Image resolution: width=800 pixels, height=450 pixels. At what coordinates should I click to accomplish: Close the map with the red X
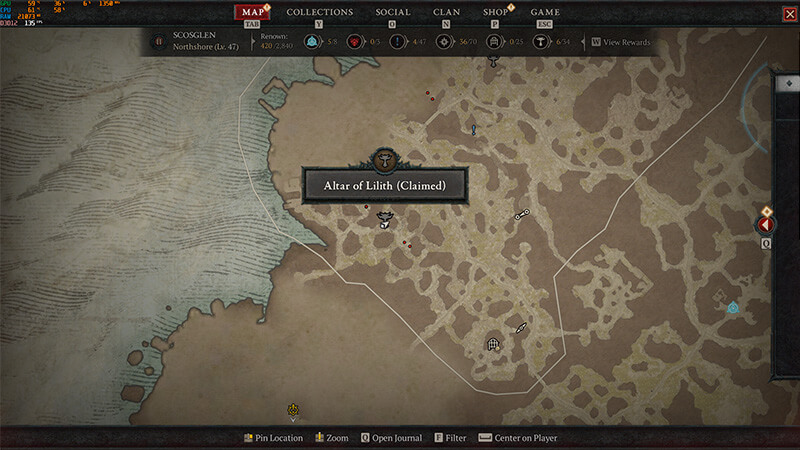789,13
